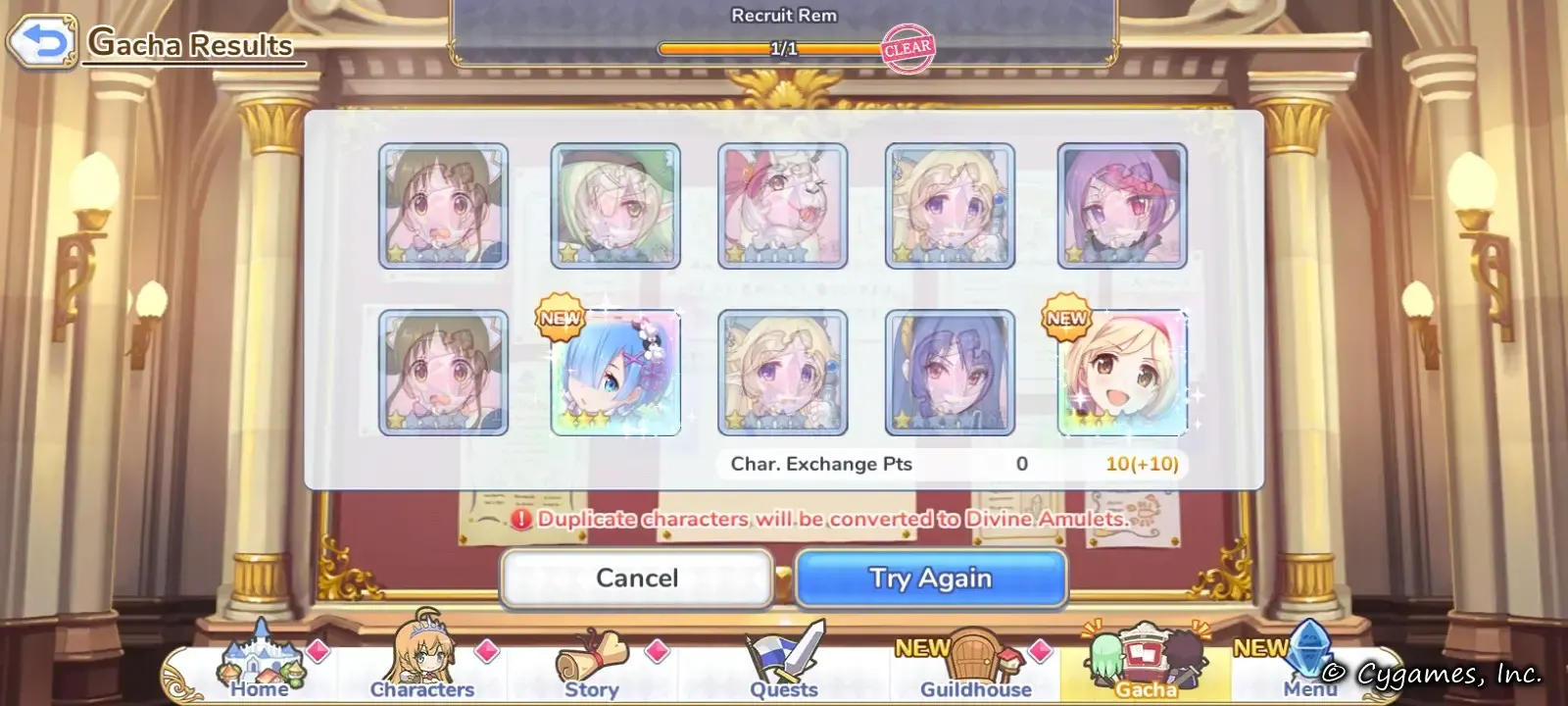Select the purple-haired character with bow
Screen dimensions: 1568x706
pyautogui.click(x=1122, y=206)
